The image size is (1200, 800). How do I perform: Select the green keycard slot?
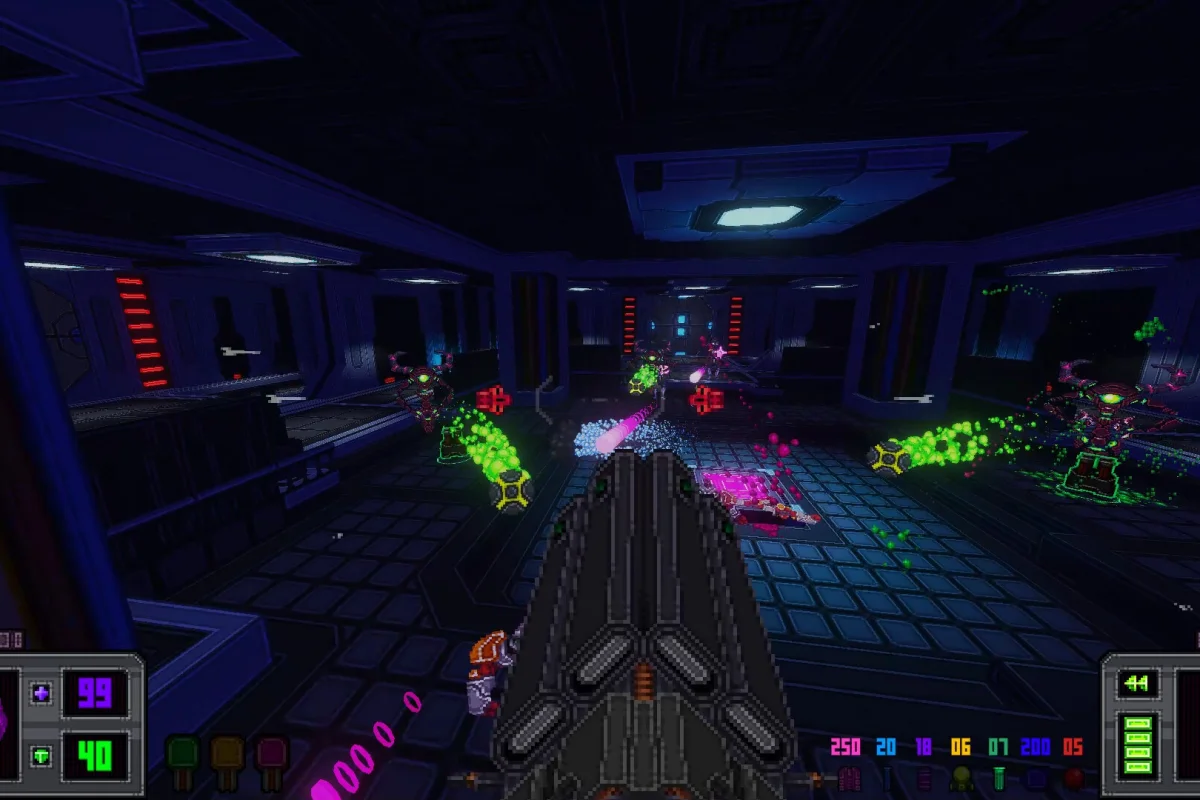[x=183, y=755]
